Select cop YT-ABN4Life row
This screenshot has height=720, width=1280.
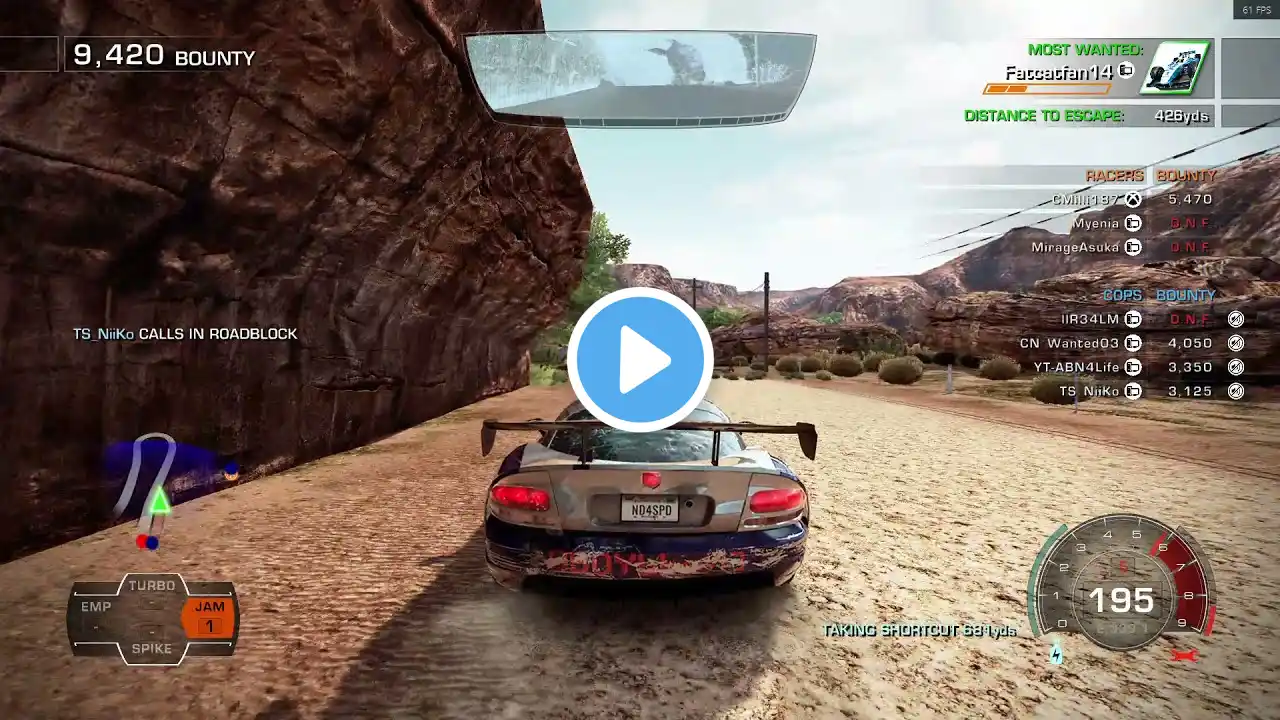pos(1069,367)
